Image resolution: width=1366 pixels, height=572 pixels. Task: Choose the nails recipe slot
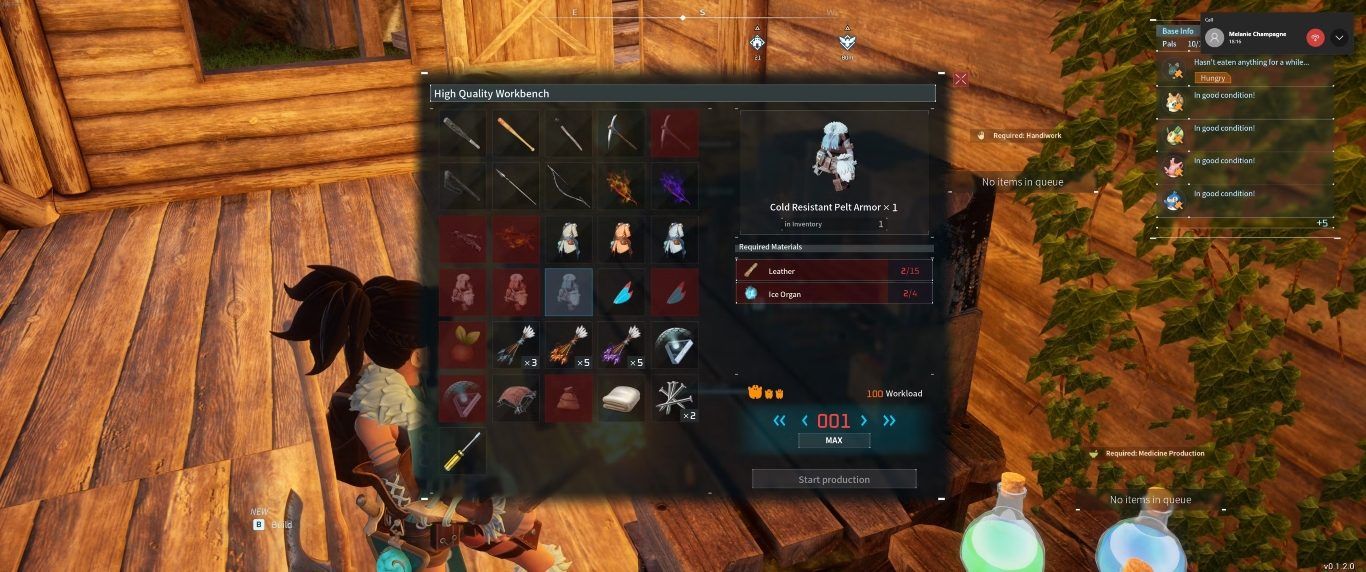pos(675,398)
